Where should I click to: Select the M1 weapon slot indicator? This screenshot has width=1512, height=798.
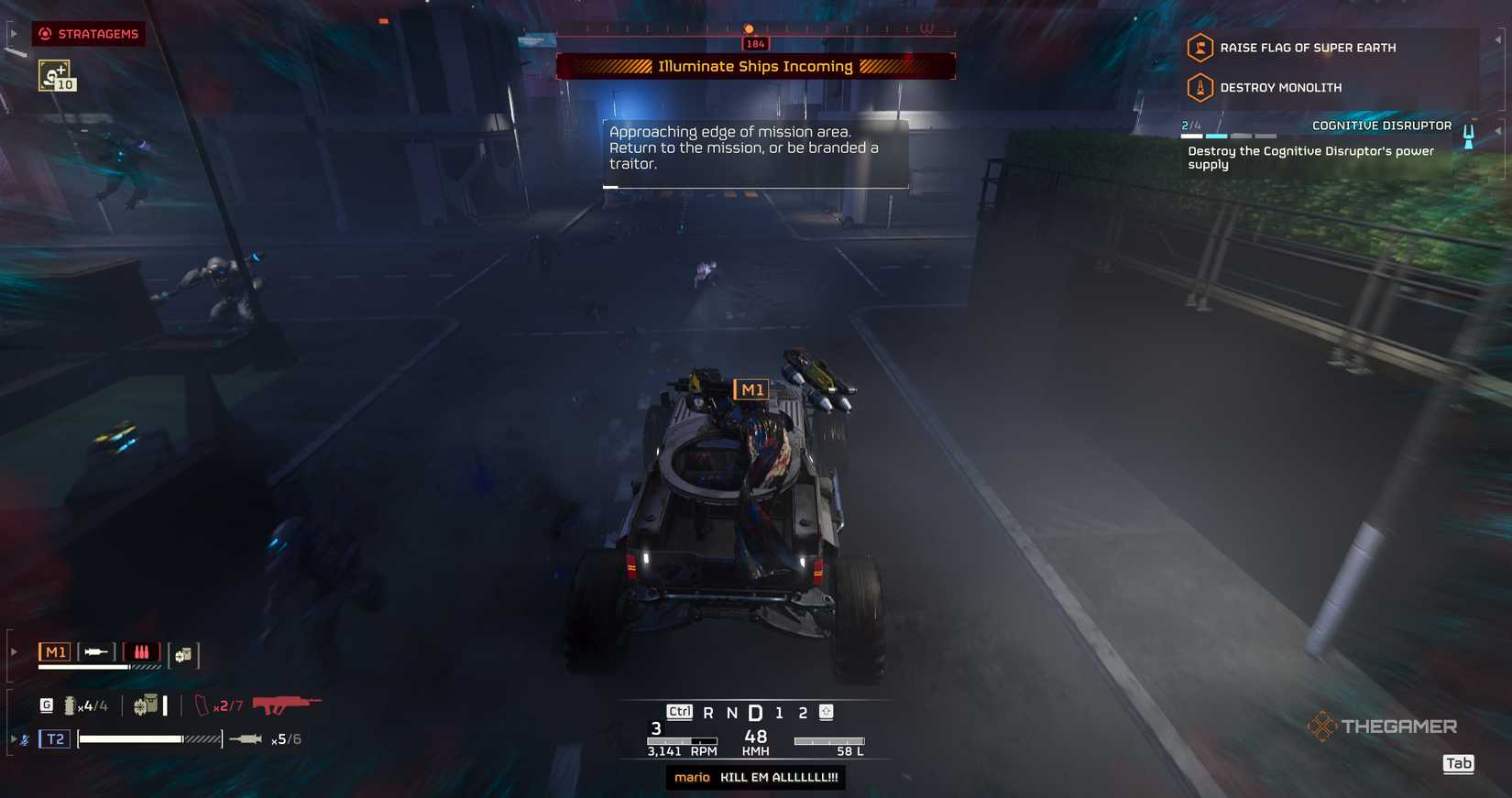(x=55, y=651)
